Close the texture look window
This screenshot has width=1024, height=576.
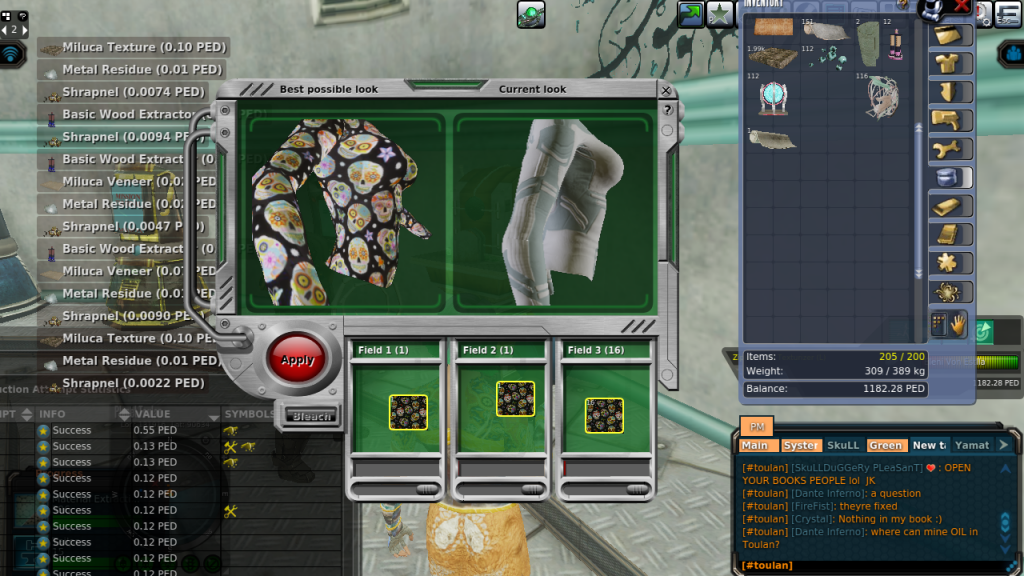click(666, 89)
